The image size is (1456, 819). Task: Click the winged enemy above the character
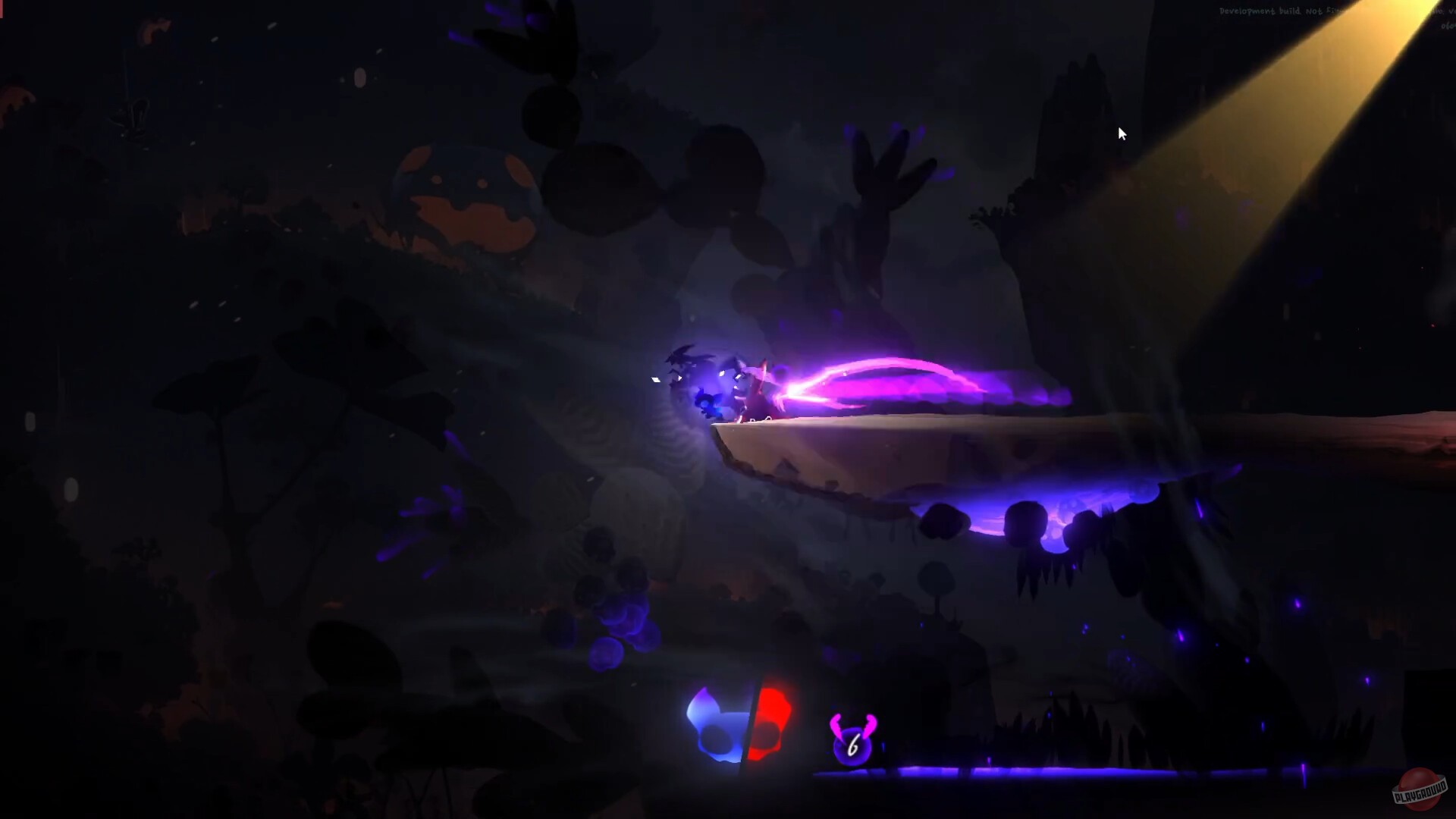(682, 355)
